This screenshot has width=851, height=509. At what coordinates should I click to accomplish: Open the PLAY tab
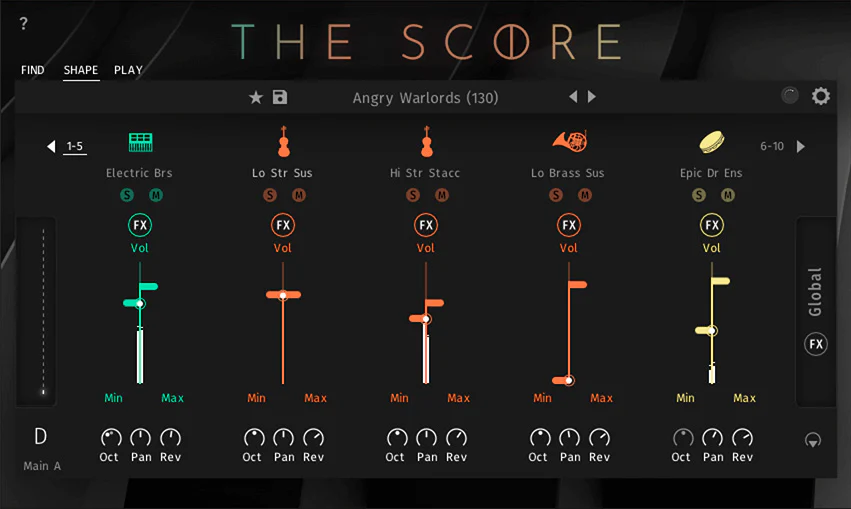click(128, 70)
